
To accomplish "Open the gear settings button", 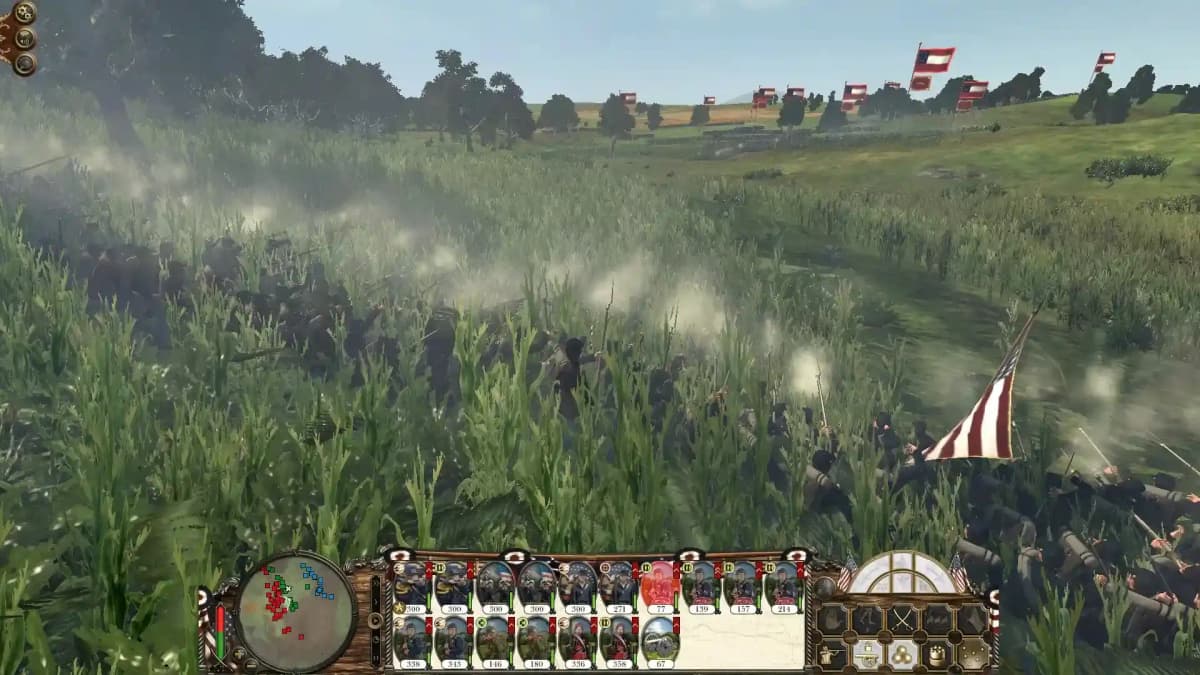I will [x=24, y=13].
